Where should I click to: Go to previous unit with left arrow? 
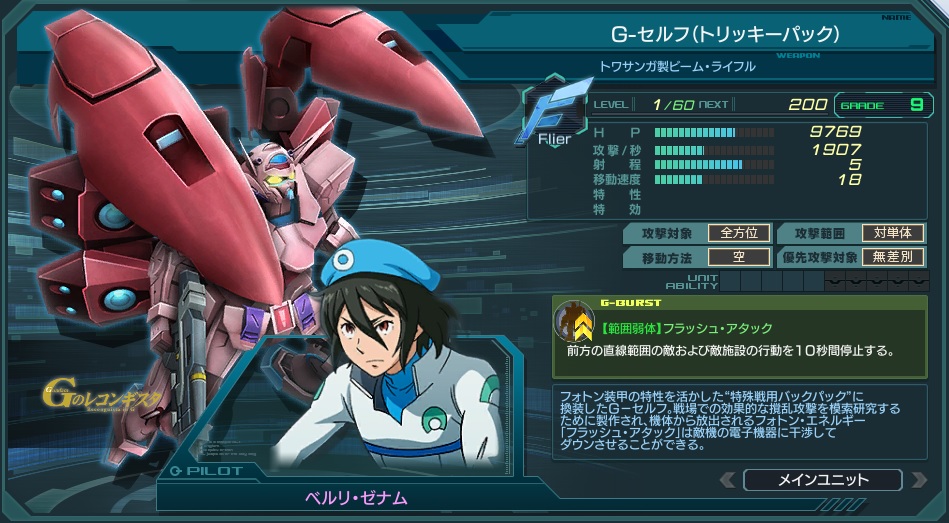click(728, 480)
